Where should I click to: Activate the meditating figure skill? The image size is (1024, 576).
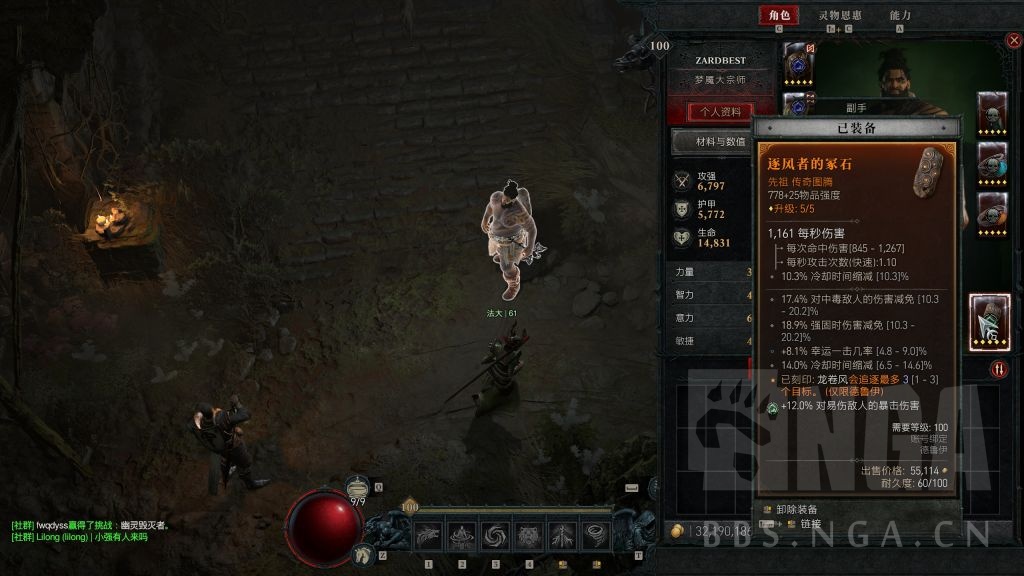click(x=462, y=536)
